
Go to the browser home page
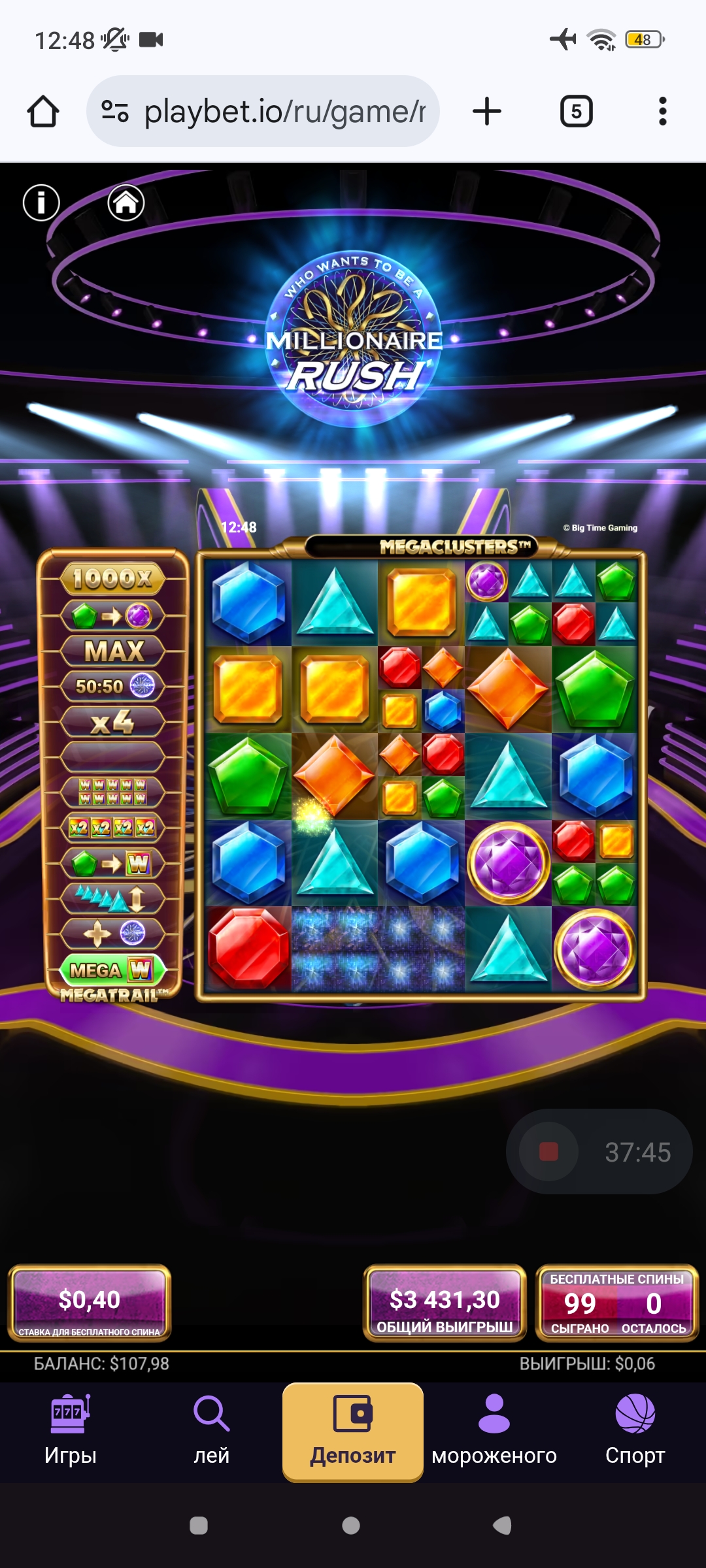pyautogui.click(x=43, y=112)
